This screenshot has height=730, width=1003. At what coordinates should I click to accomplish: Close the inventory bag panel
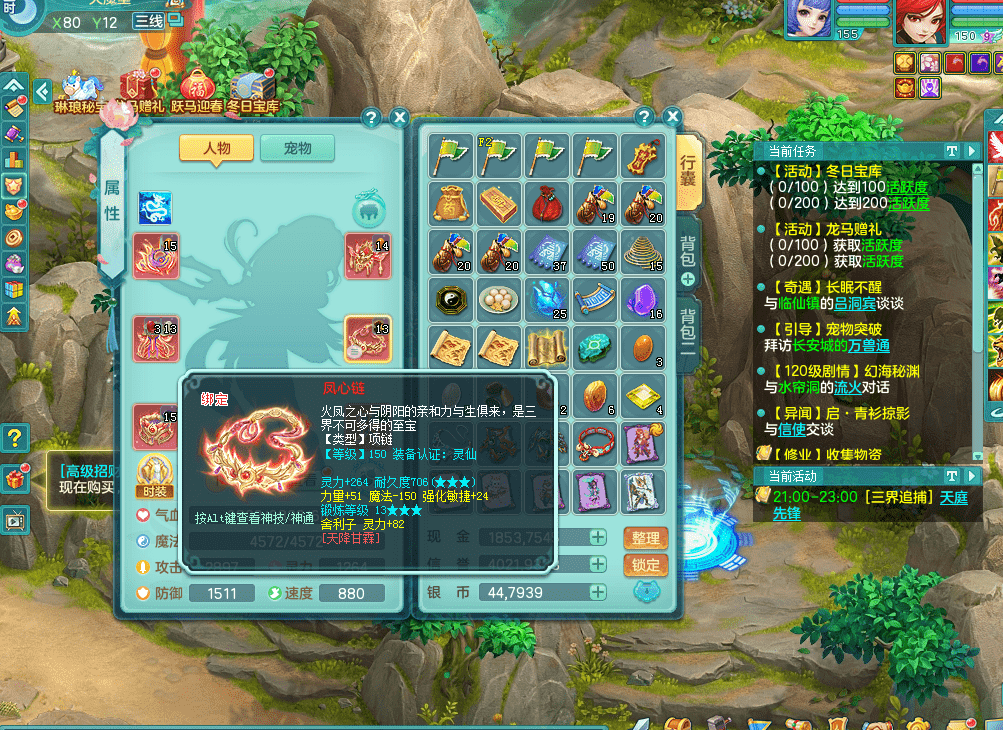(672, 117)
